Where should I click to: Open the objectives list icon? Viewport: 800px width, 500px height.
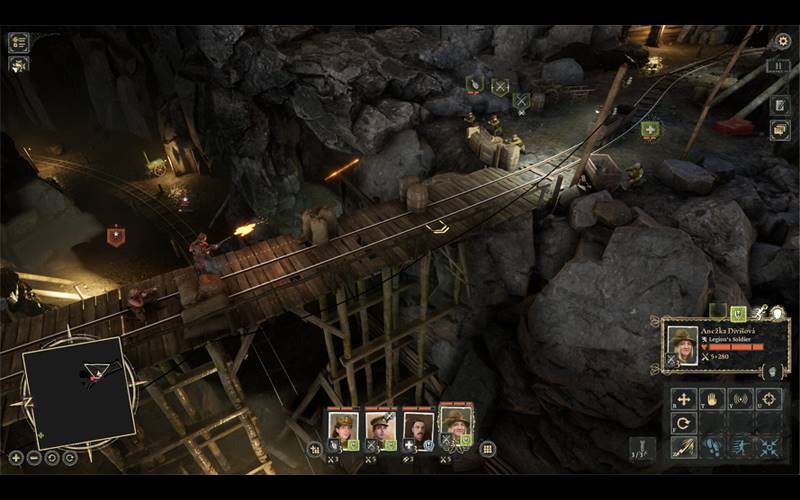pos(18,42)
